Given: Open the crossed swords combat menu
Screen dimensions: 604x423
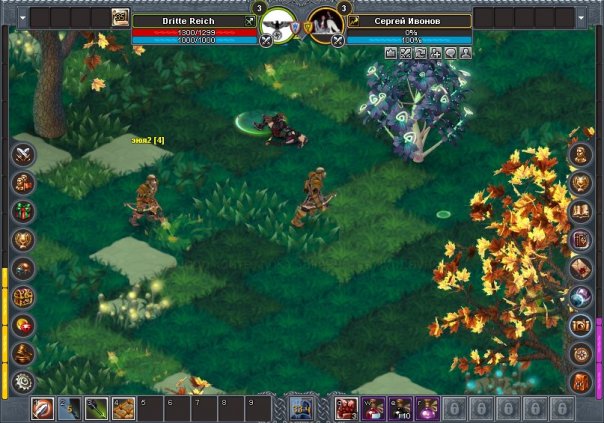Looking at the screenshot, I should click(24, 154).
